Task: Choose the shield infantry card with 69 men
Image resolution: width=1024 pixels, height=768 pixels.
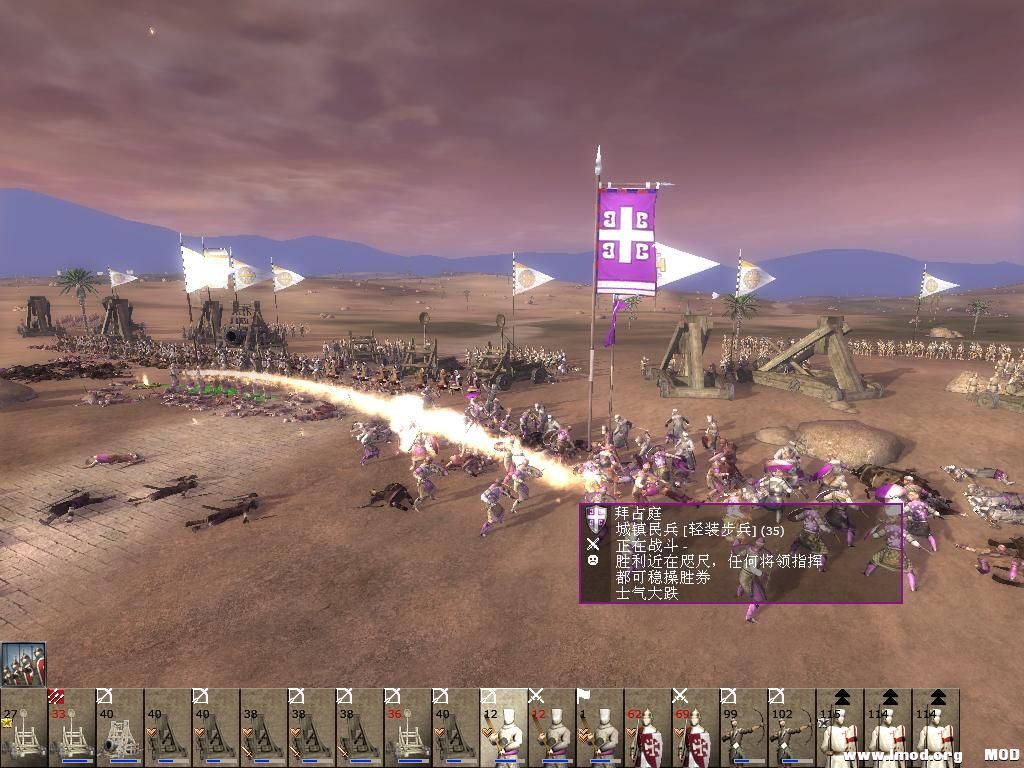Action: click(x=695, y=727)
